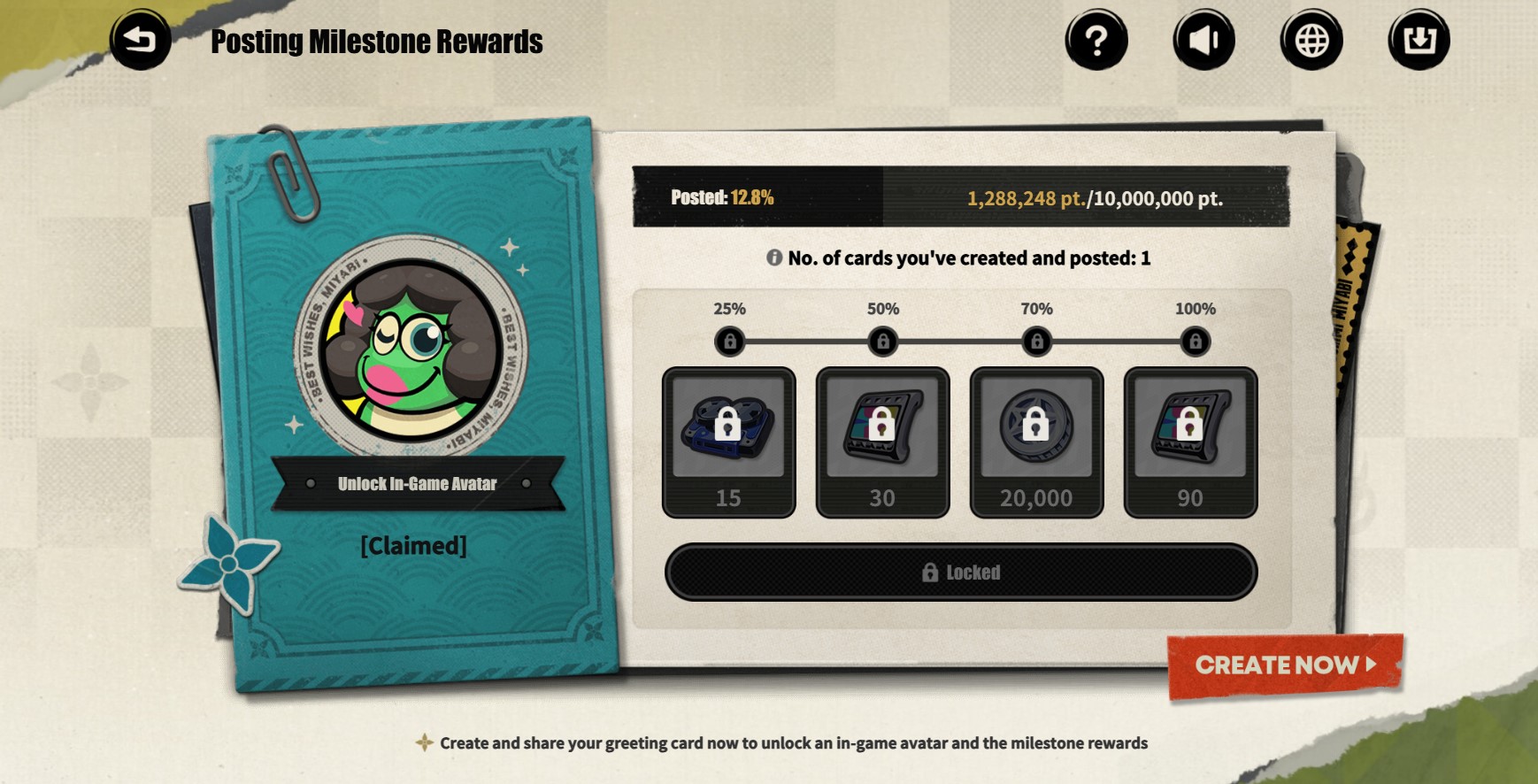Select the 25% milestone reward showing 15
Viewport: 1538px width, 784px height.
728,442
